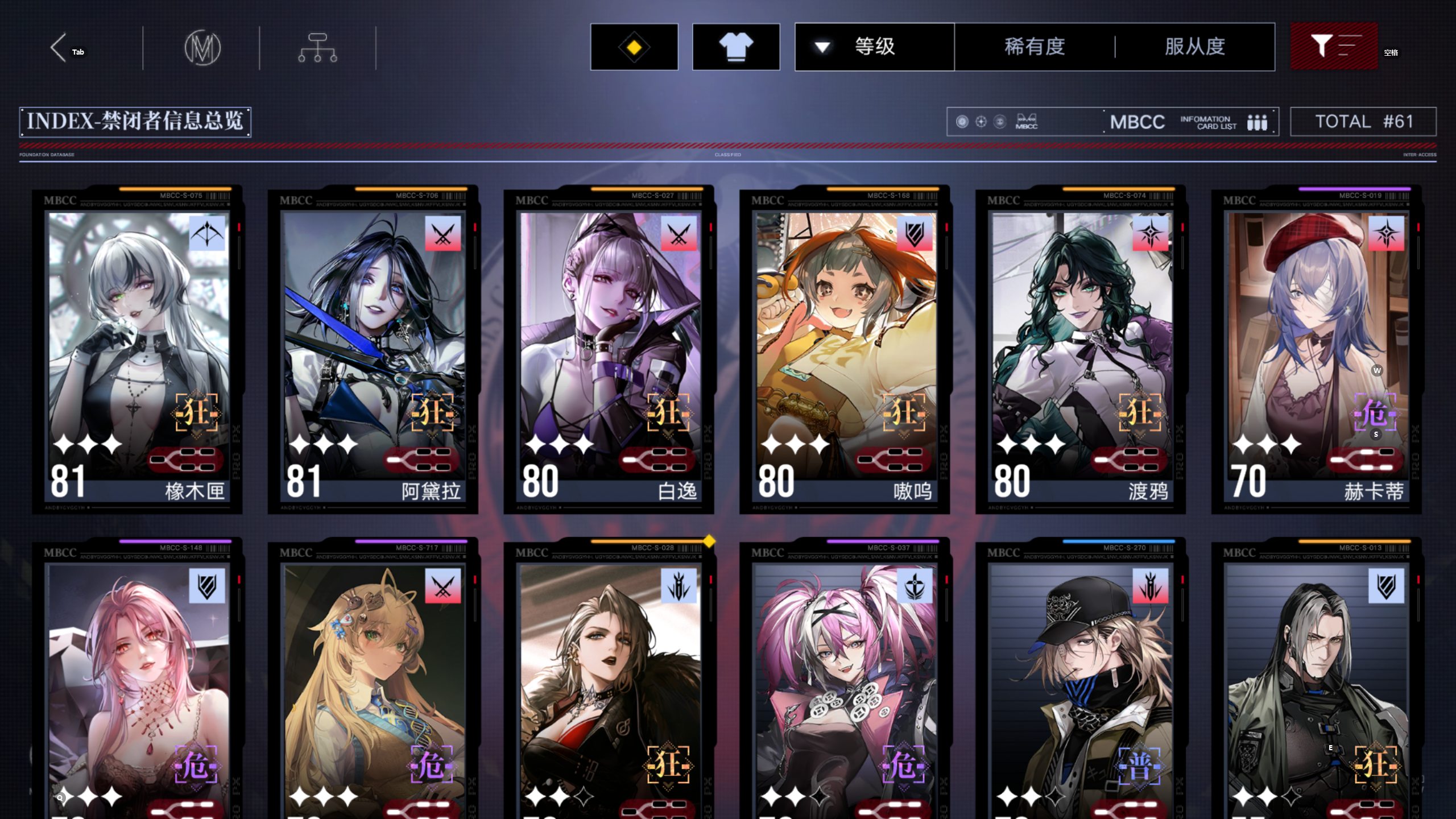Open the M logo menu at top
1456x819 pixels.
pyautogui.click(x=203, y=48)
